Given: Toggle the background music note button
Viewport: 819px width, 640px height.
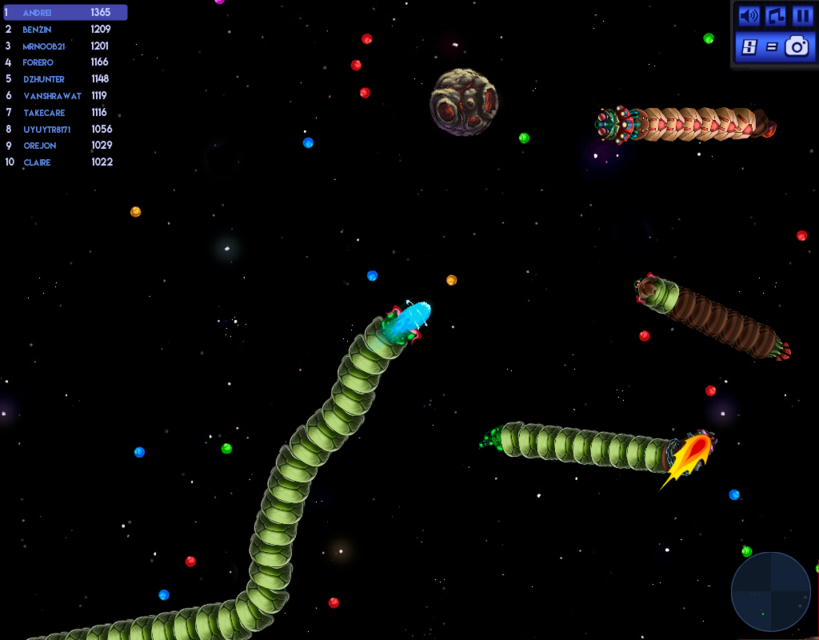Looking at the screenshot, I should point(775,16).
